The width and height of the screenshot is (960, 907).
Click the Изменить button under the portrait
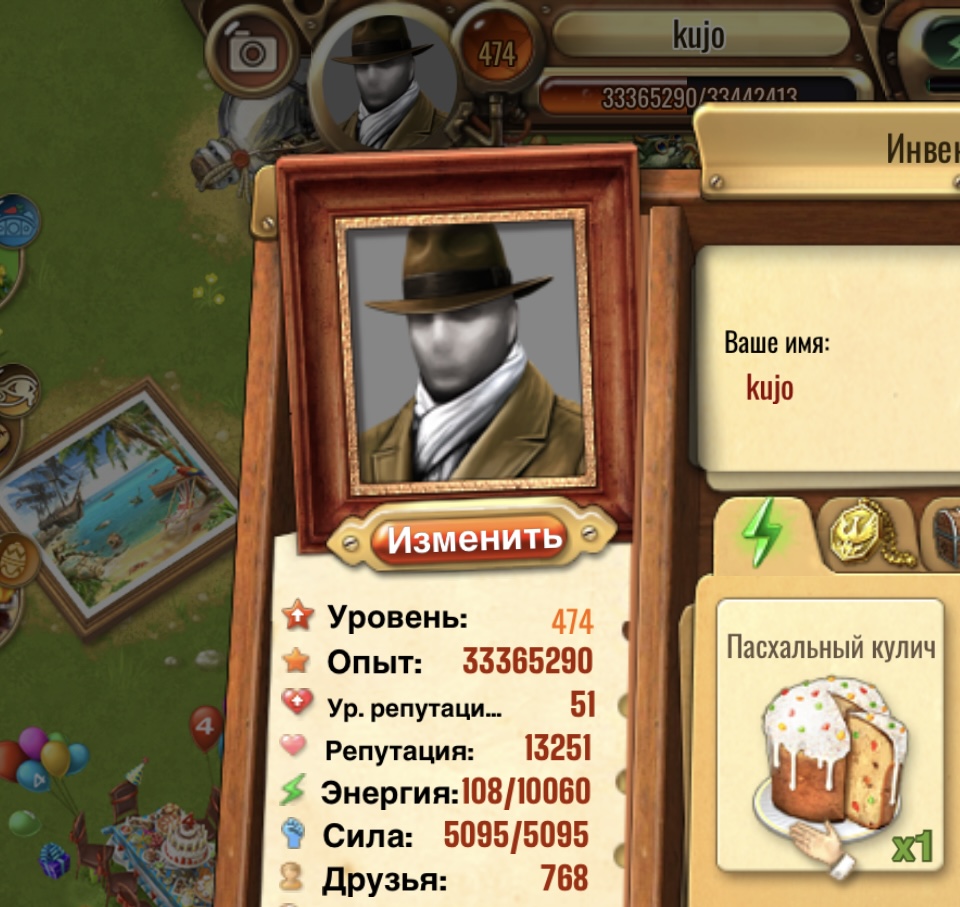tap(475, 539)
